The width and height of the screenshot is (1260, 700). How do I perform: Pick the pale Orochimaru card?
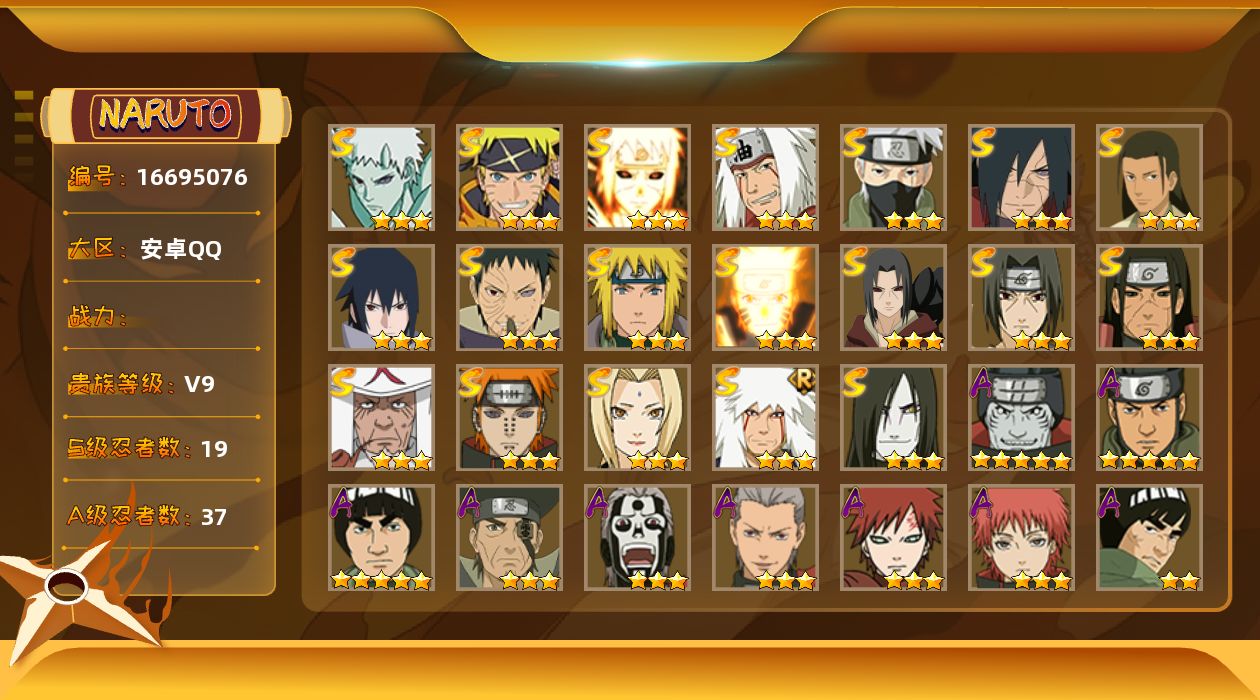tap(893, 417)
